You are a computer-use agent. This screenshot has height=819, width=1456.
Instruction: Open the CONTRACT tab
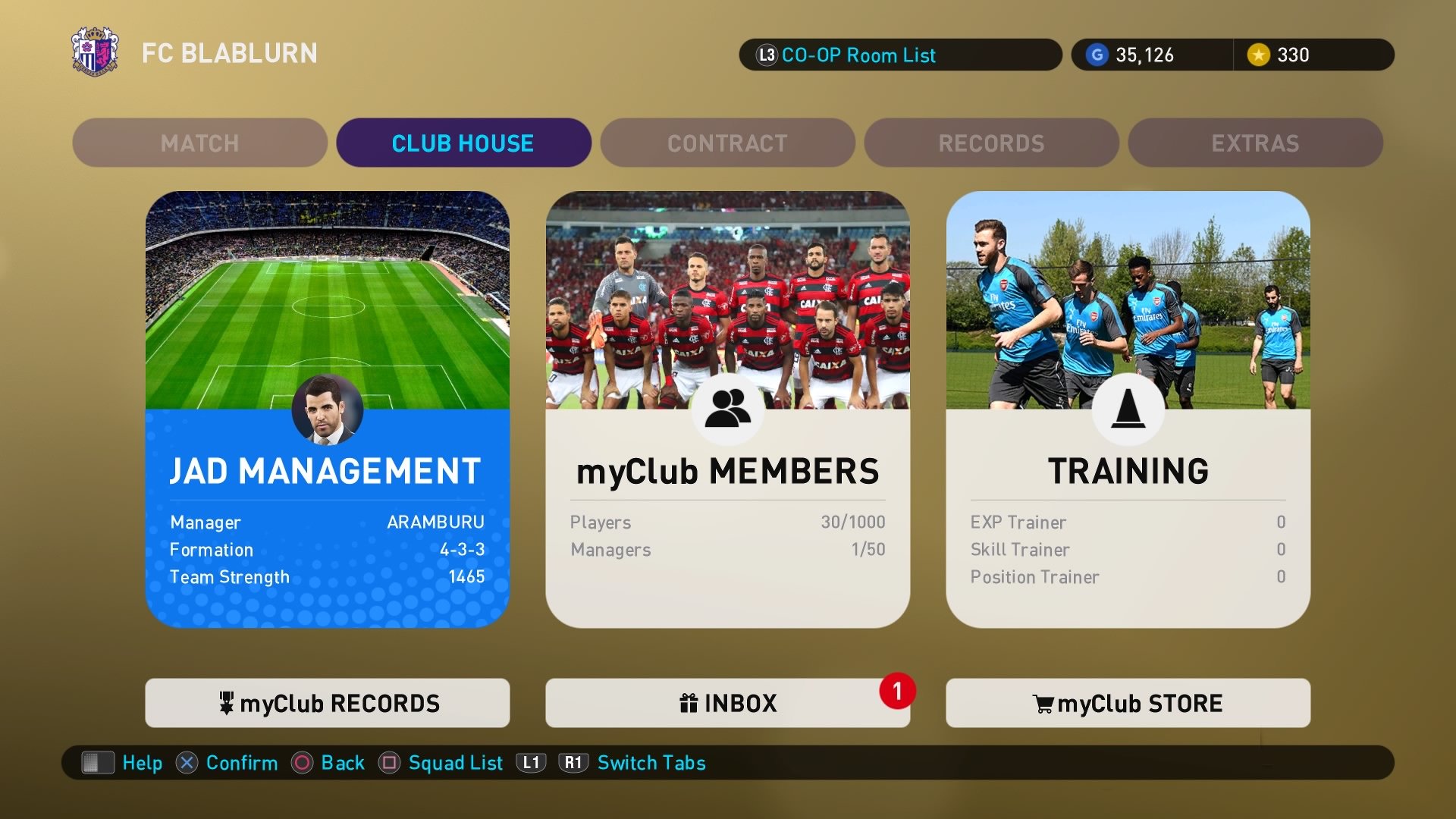click(726, 143)
